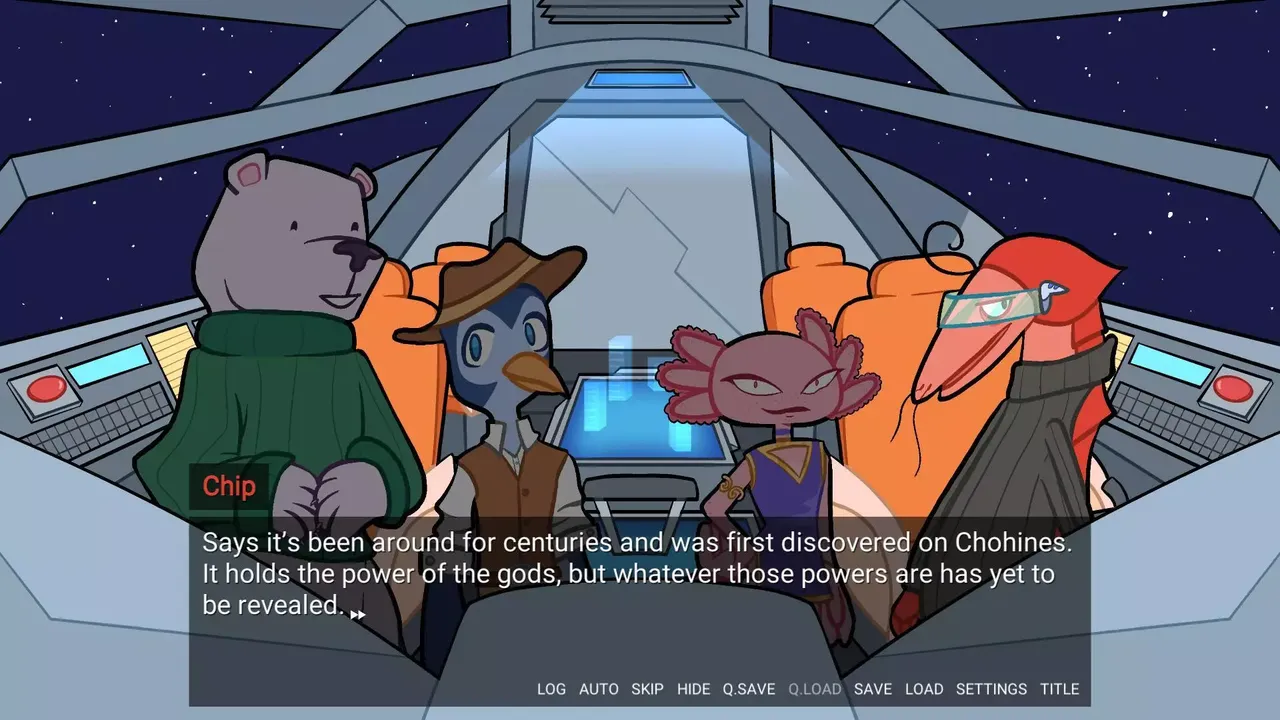Open the LOAD game screen

(924, 689)
